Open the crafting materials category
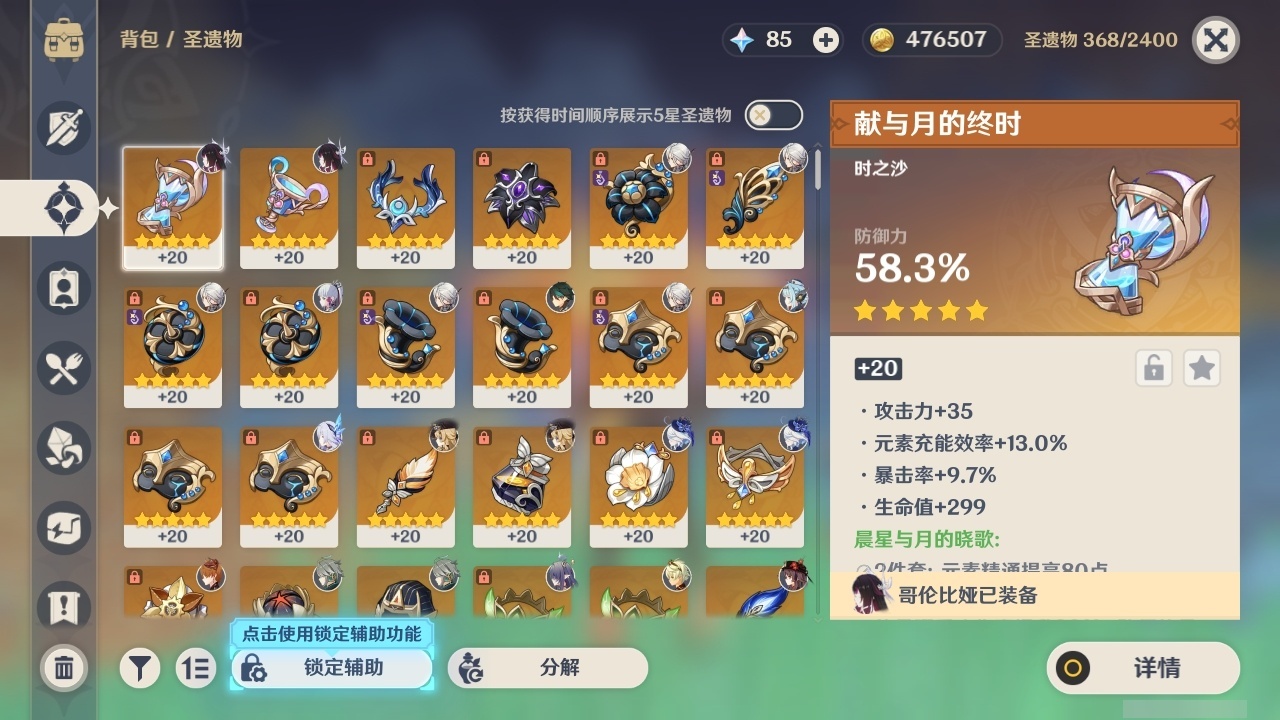The width and height of the screenshot is (1280, 720). point(64,448)
